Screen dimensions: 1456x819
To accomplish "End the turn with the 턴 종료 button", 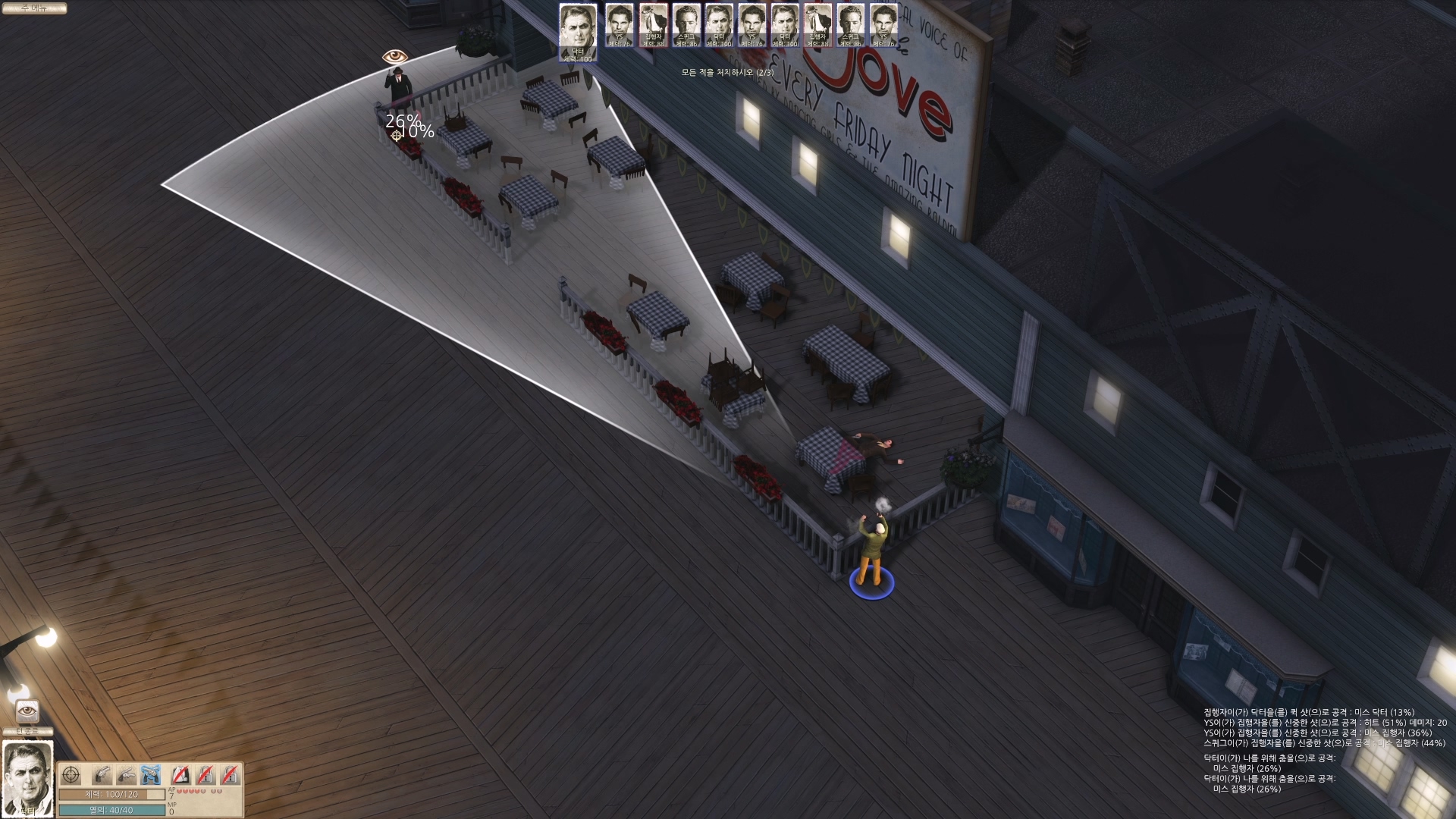I will (x=27, y=732).
